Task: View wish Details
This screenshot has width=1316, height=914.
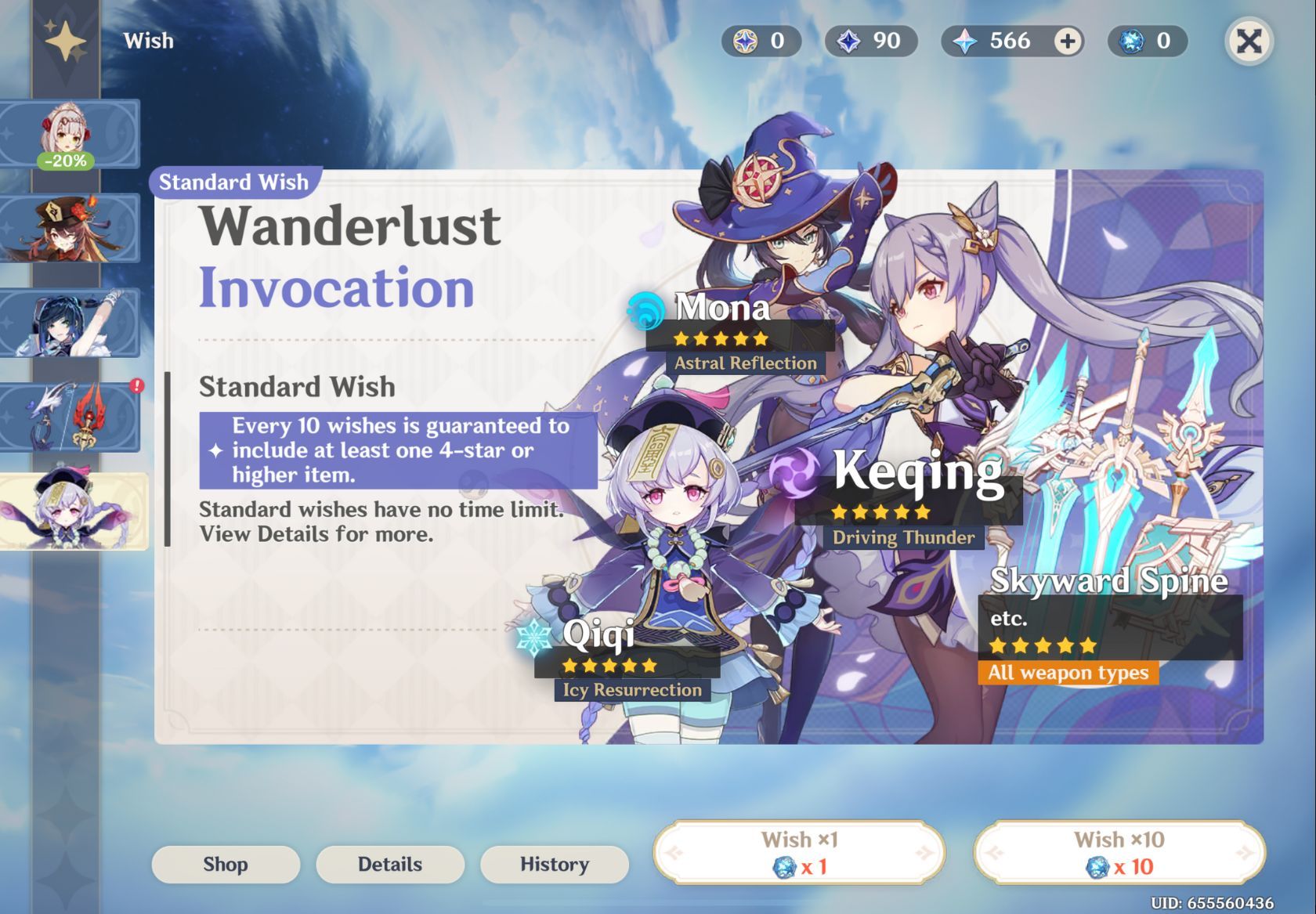Action: point(390,864)
